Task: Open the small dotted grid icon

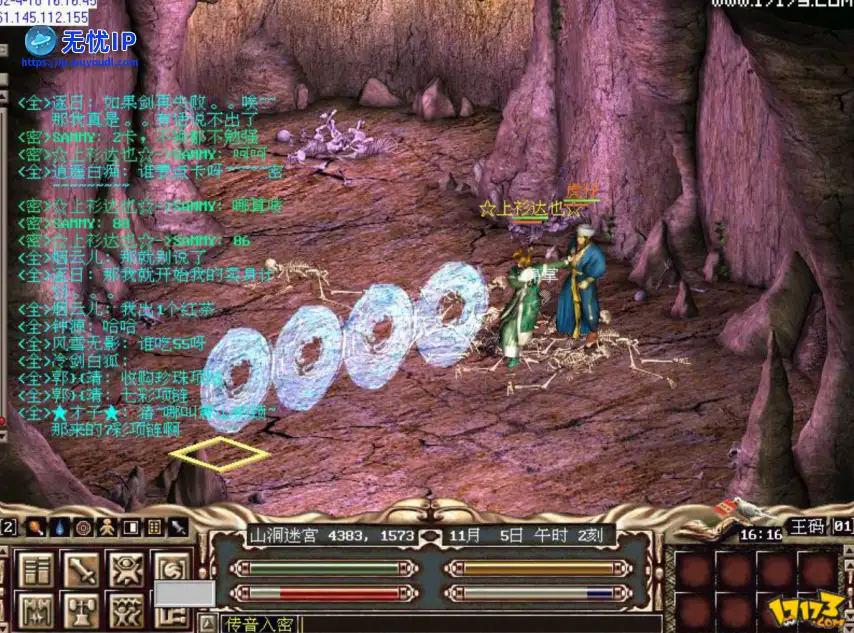Action: click(155, 526)
